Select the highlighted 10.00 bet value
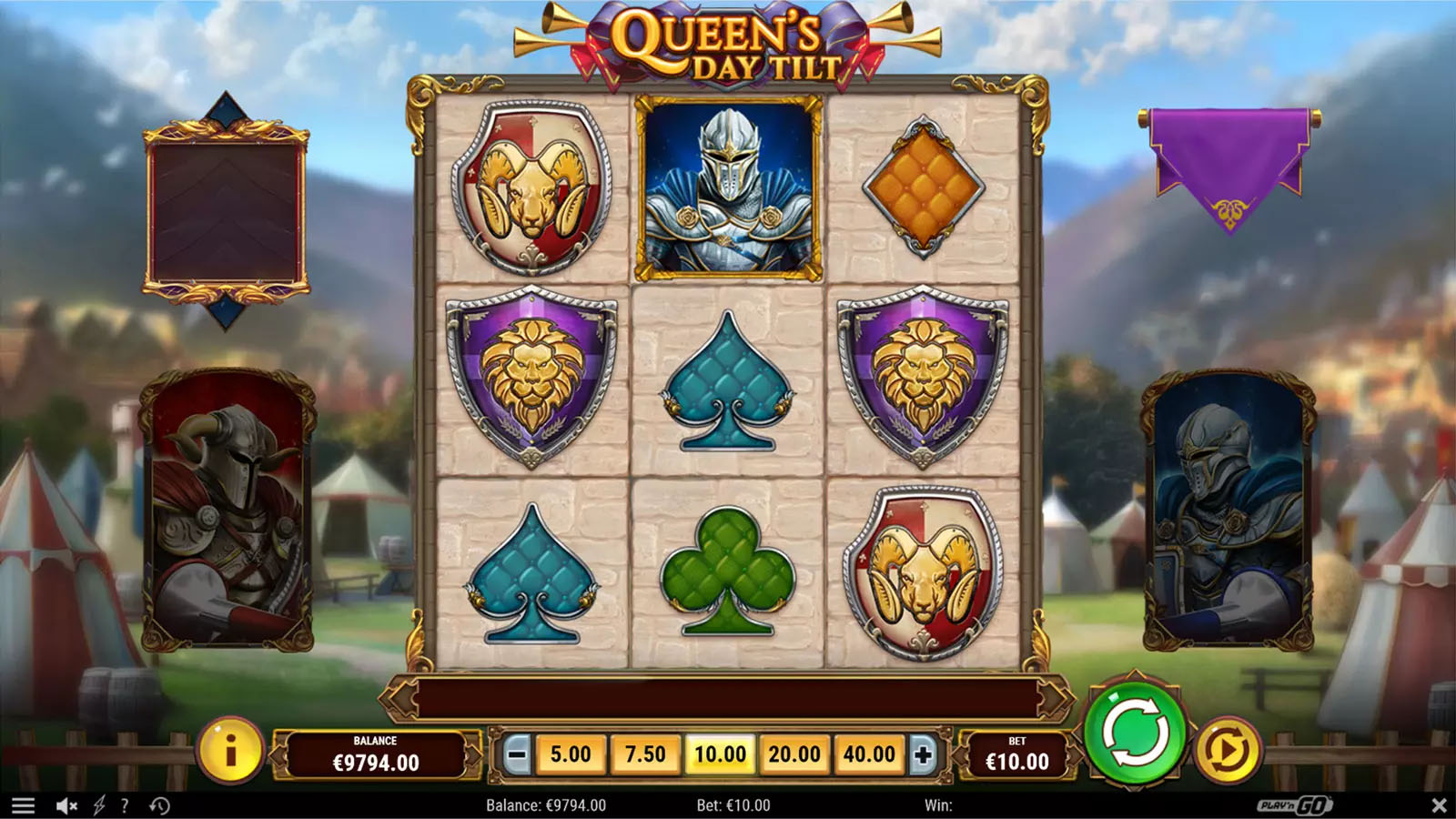 [719, 753]
